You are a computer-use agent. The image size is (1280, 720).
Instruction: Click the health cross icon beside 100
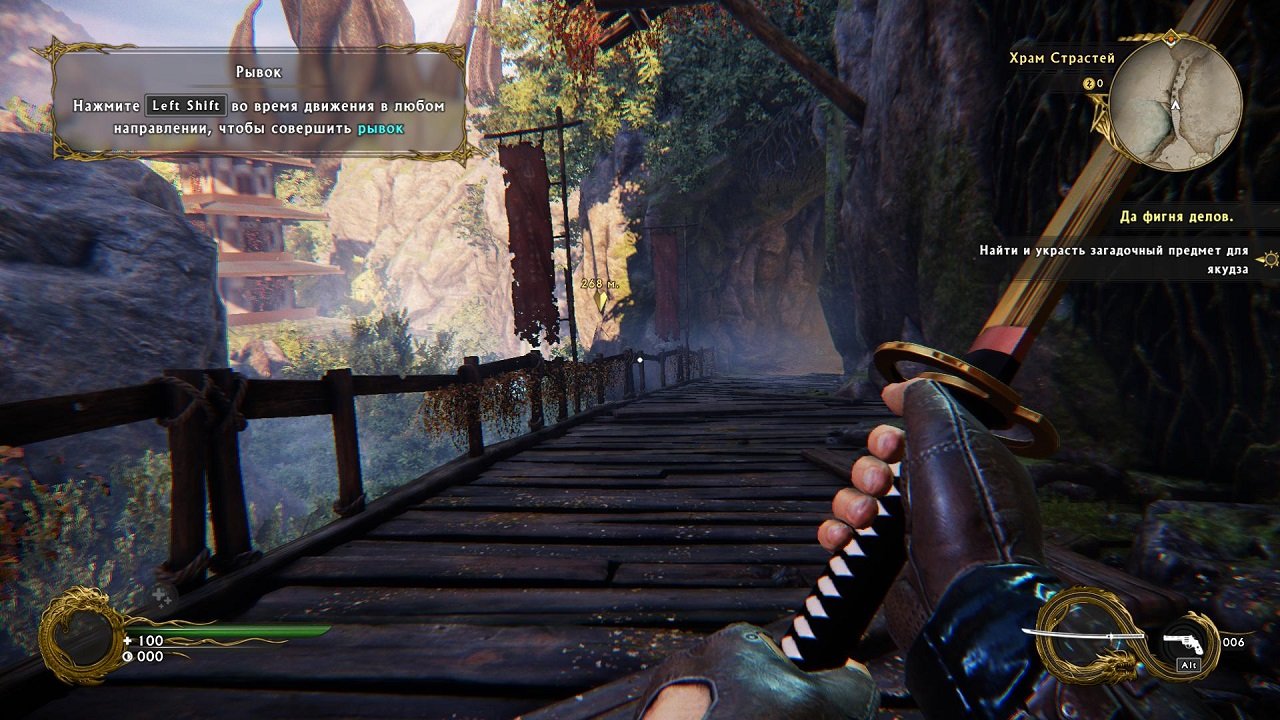127,640
